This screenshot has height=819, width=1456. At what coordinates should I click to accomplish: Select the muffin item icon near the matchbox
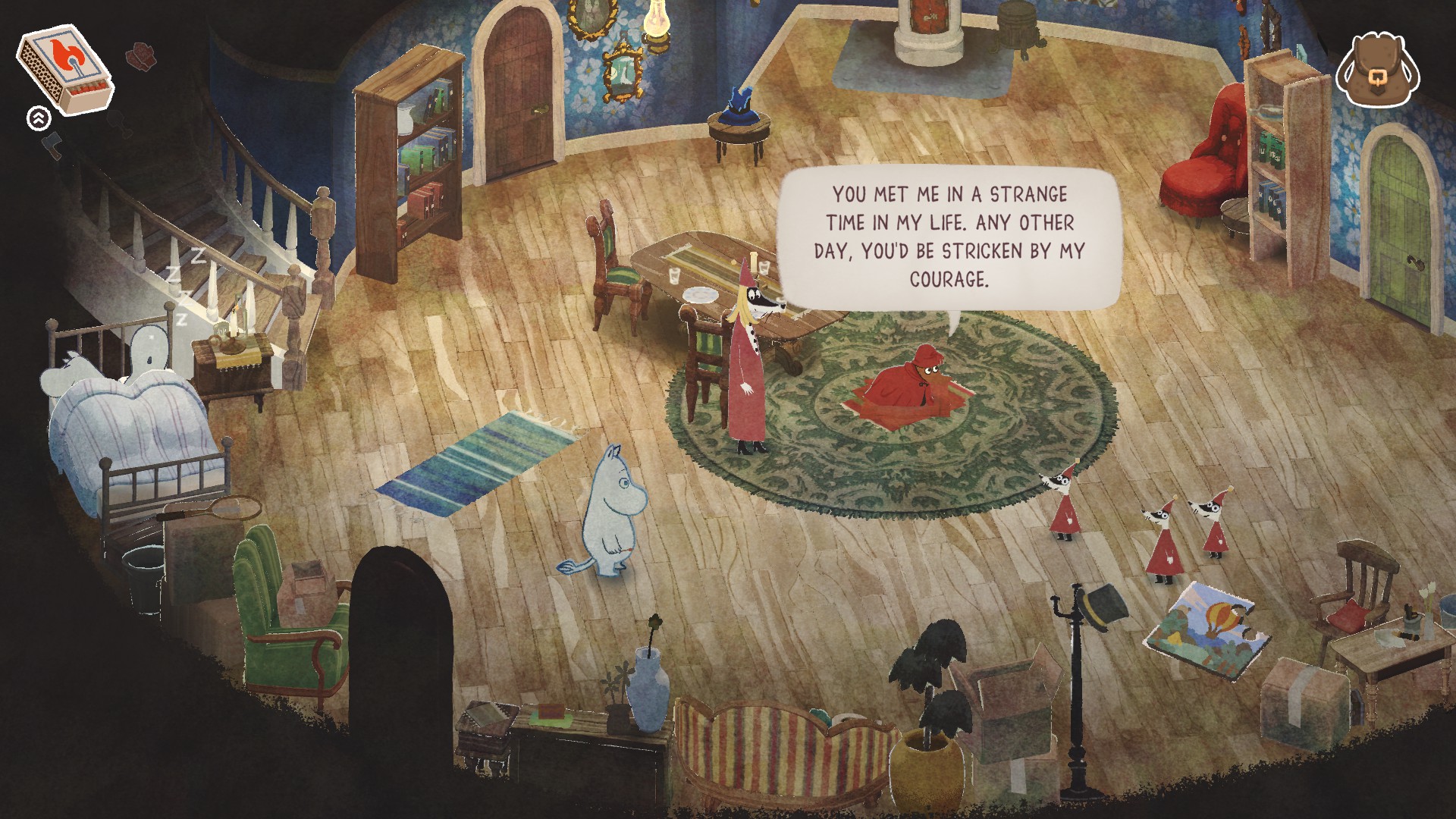pyautogui.click(x=141, y=56)
